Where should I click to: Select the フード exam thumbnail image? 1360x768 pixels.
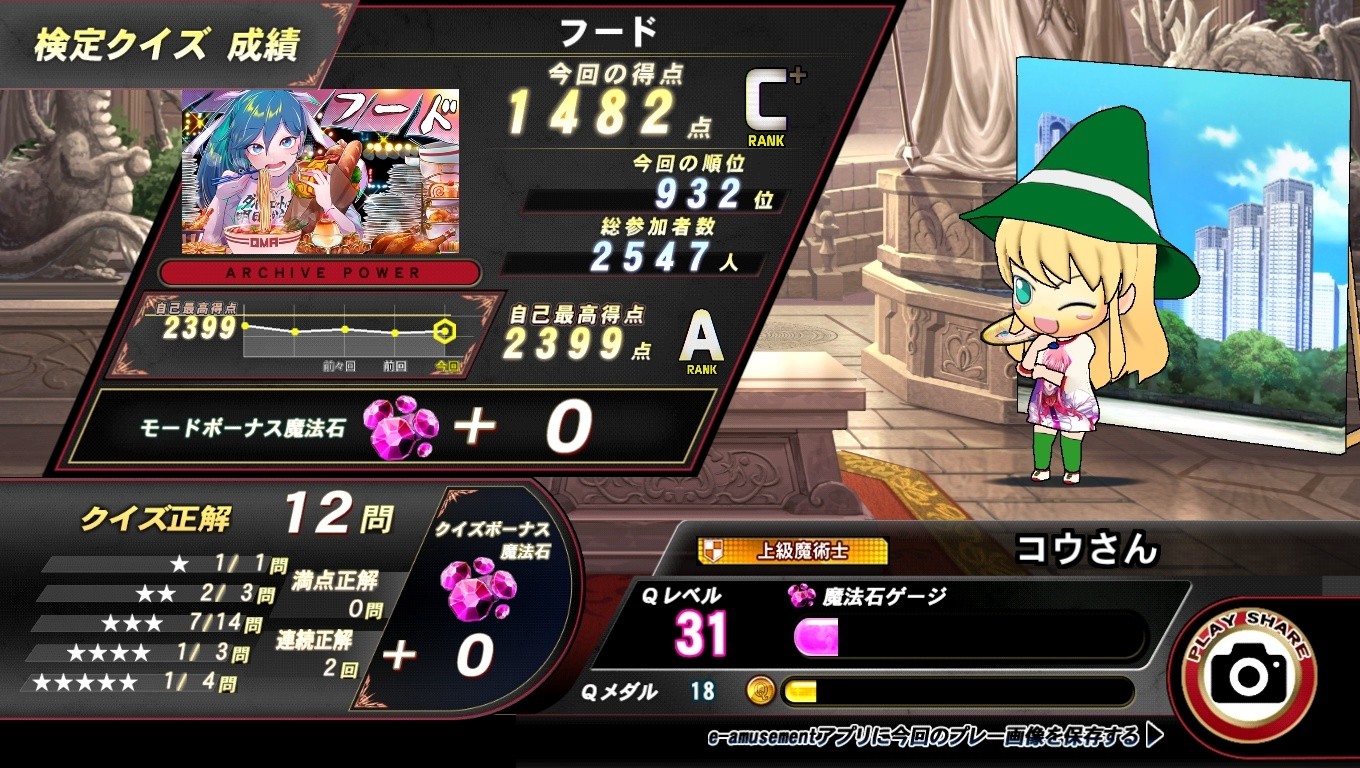(320, 172)
